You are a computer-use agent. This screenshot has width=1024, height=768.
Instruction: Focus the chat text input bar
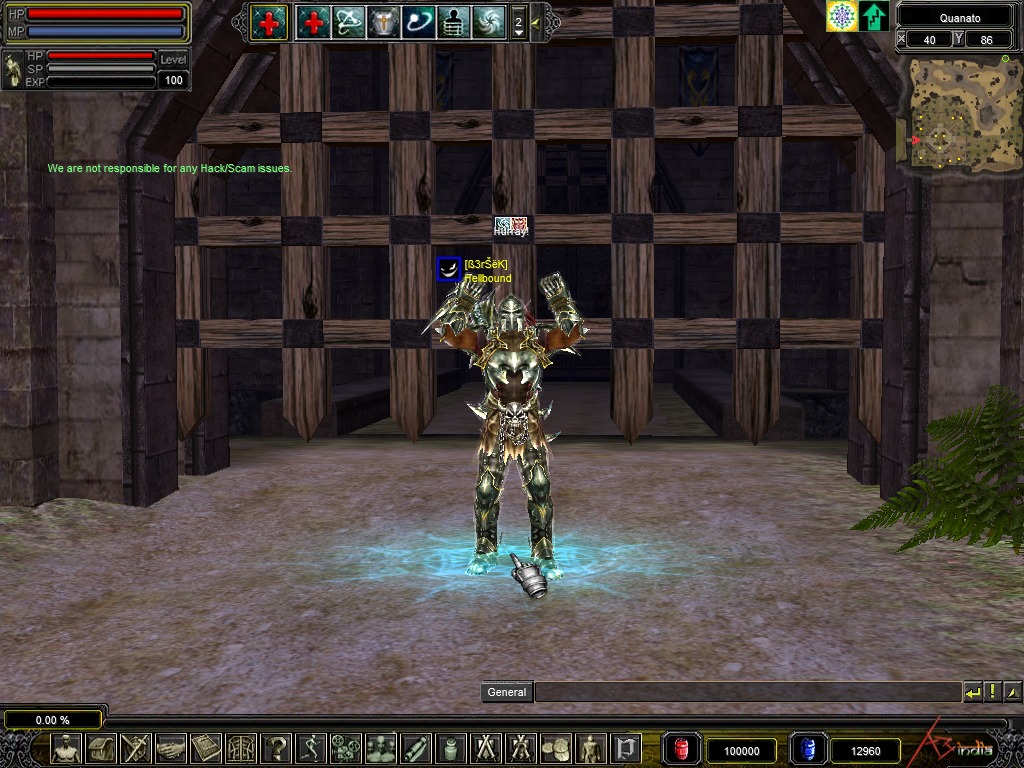tap(746, 692)
